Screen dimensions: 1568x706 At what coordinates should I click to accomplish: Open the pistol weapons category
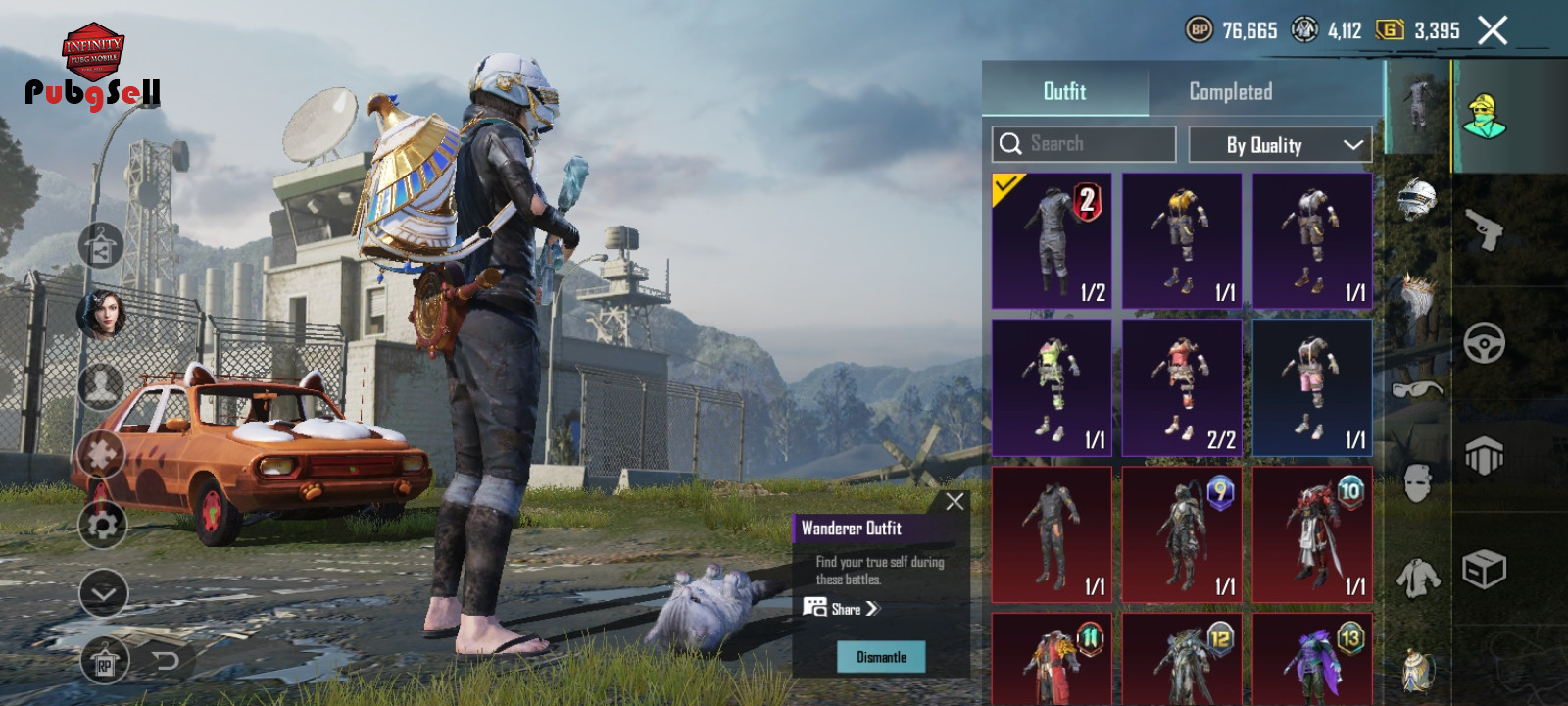1485,230
